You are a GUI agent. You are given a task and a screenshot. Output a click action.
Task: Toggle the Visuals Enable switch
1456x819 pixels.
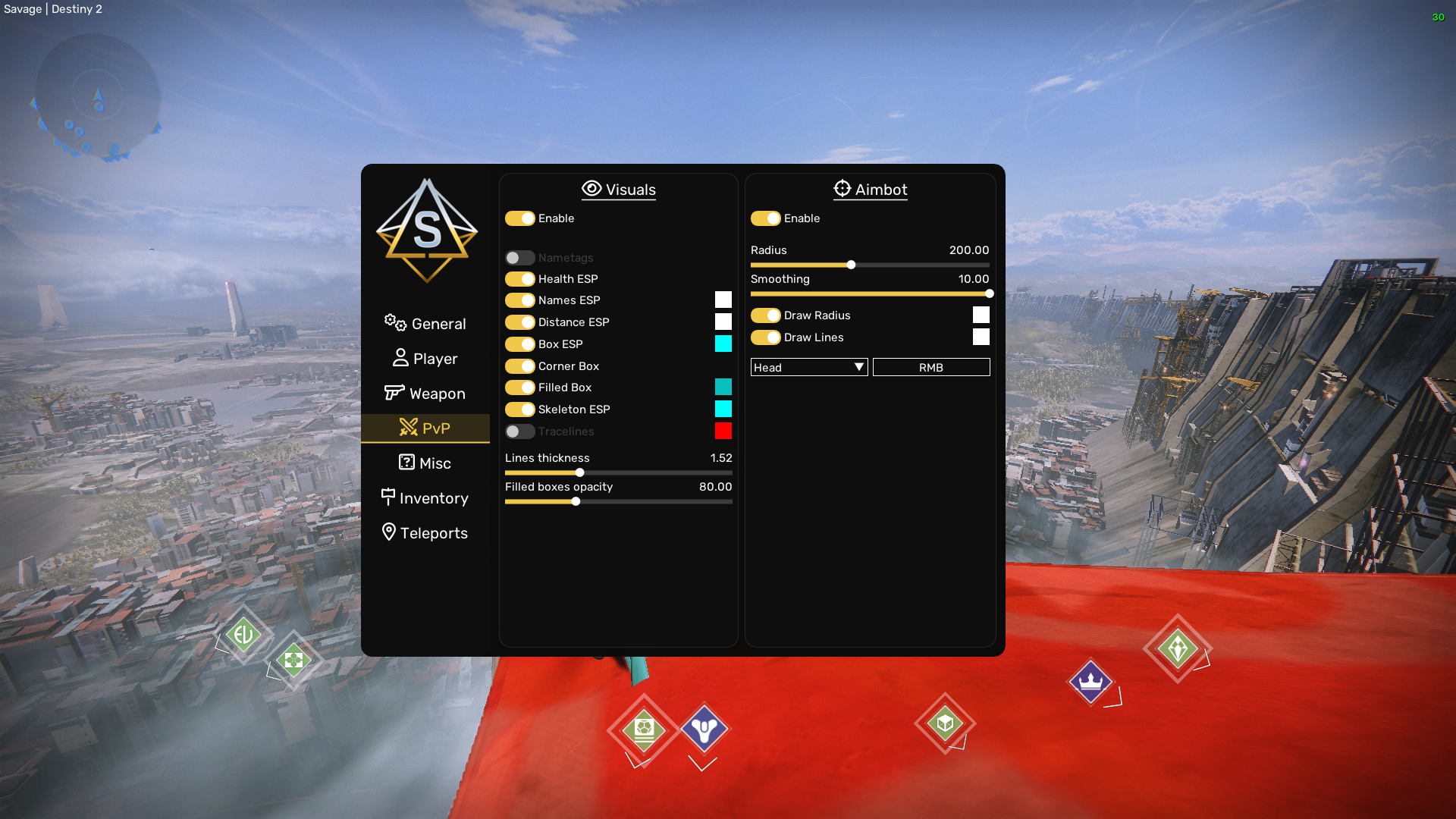coord(520,218)
